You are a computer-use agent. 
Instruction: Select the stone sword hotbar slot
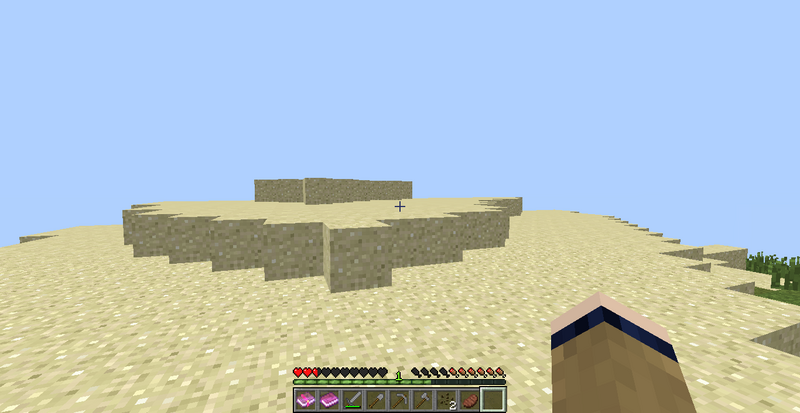click(352, 400)
